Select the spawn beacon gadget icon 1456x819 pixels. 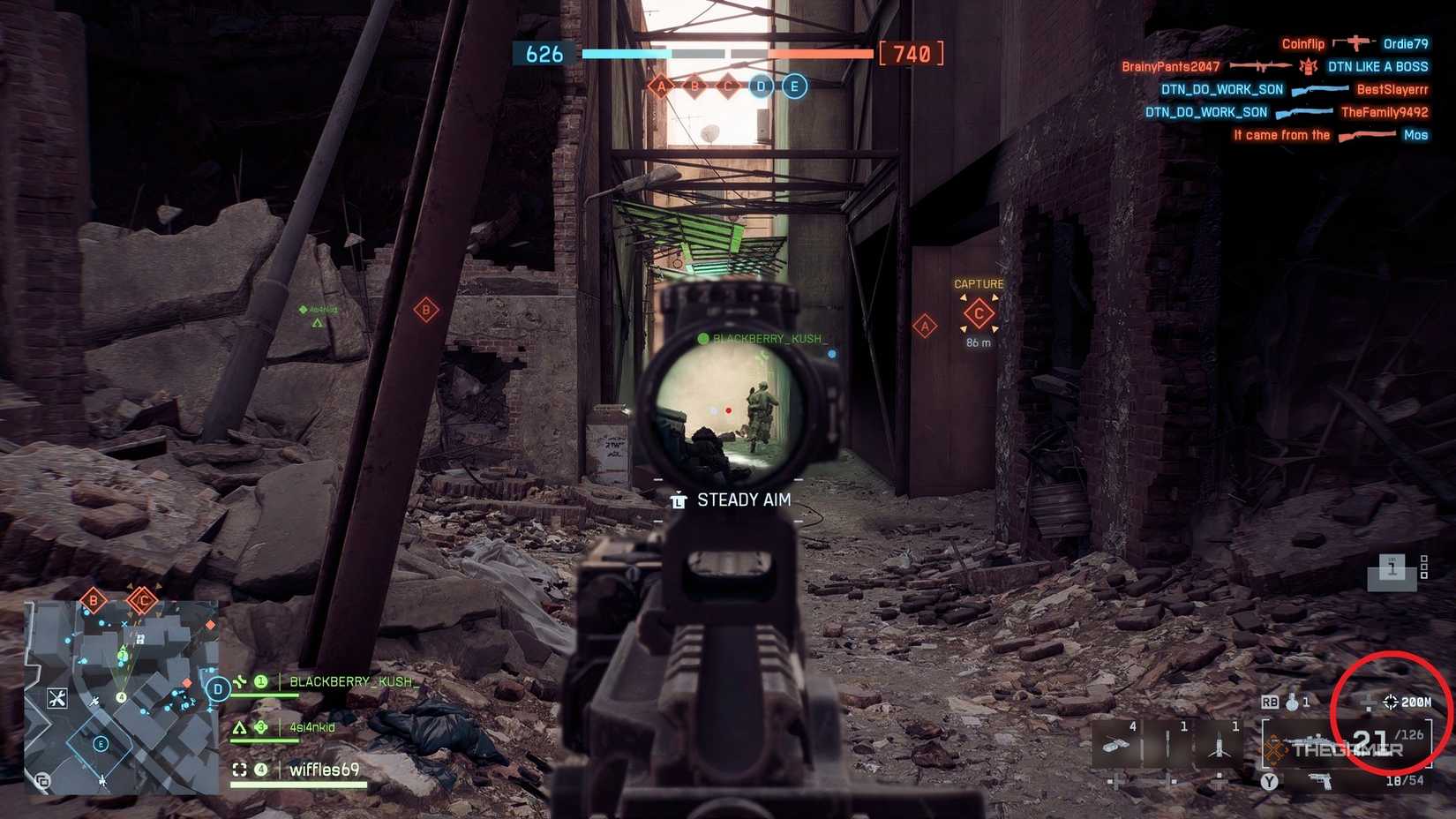click(x=1220, y=745)
